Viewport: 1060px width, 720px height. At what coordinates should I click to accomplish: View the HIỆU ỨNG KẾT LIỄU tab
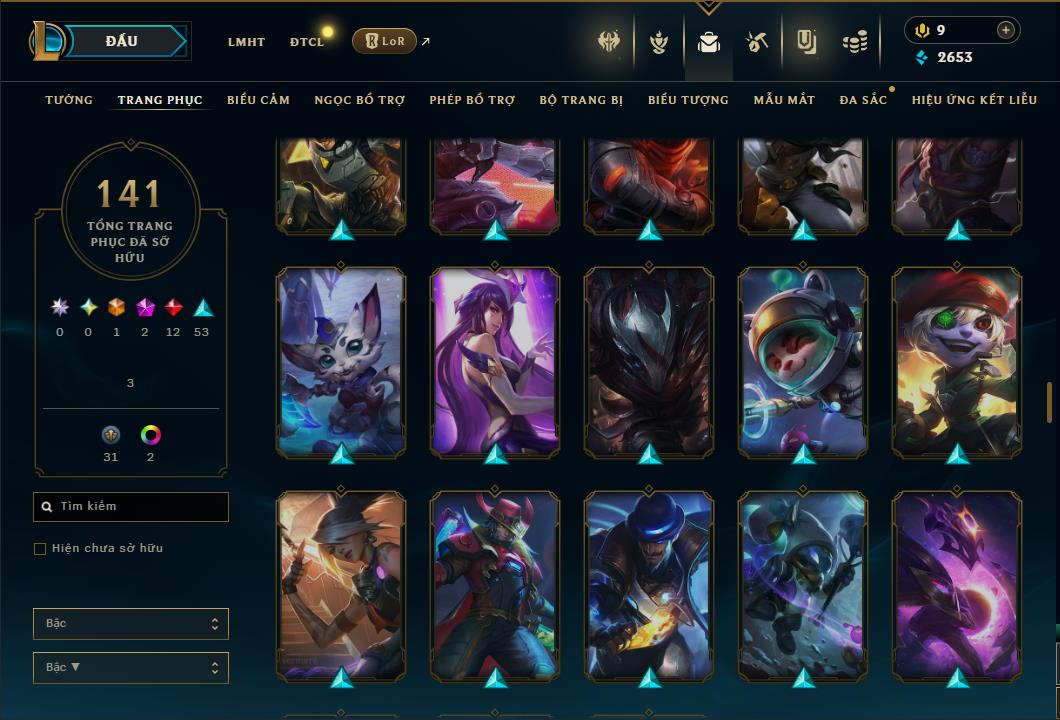[974, 100]
